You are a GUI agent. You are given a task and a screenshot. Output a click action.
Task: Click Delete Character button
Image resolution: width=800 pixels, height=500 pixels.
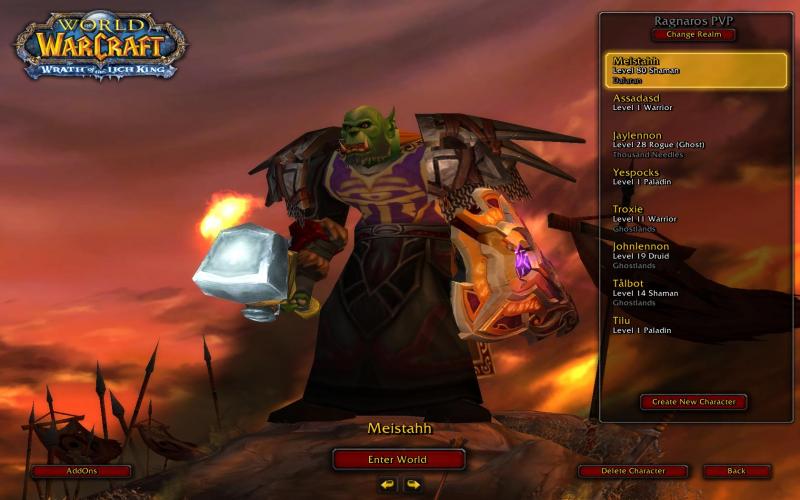pos(634,471)
